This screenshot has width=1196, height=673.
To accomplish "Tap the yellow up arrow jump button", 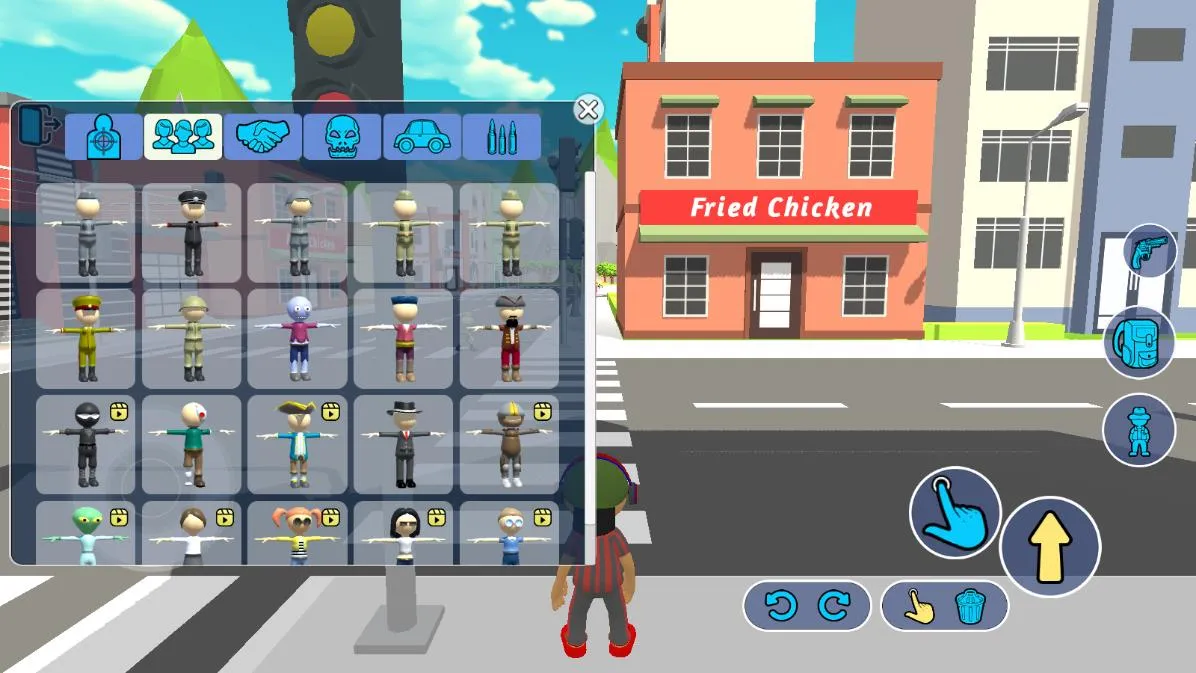I will [1050, 547].
